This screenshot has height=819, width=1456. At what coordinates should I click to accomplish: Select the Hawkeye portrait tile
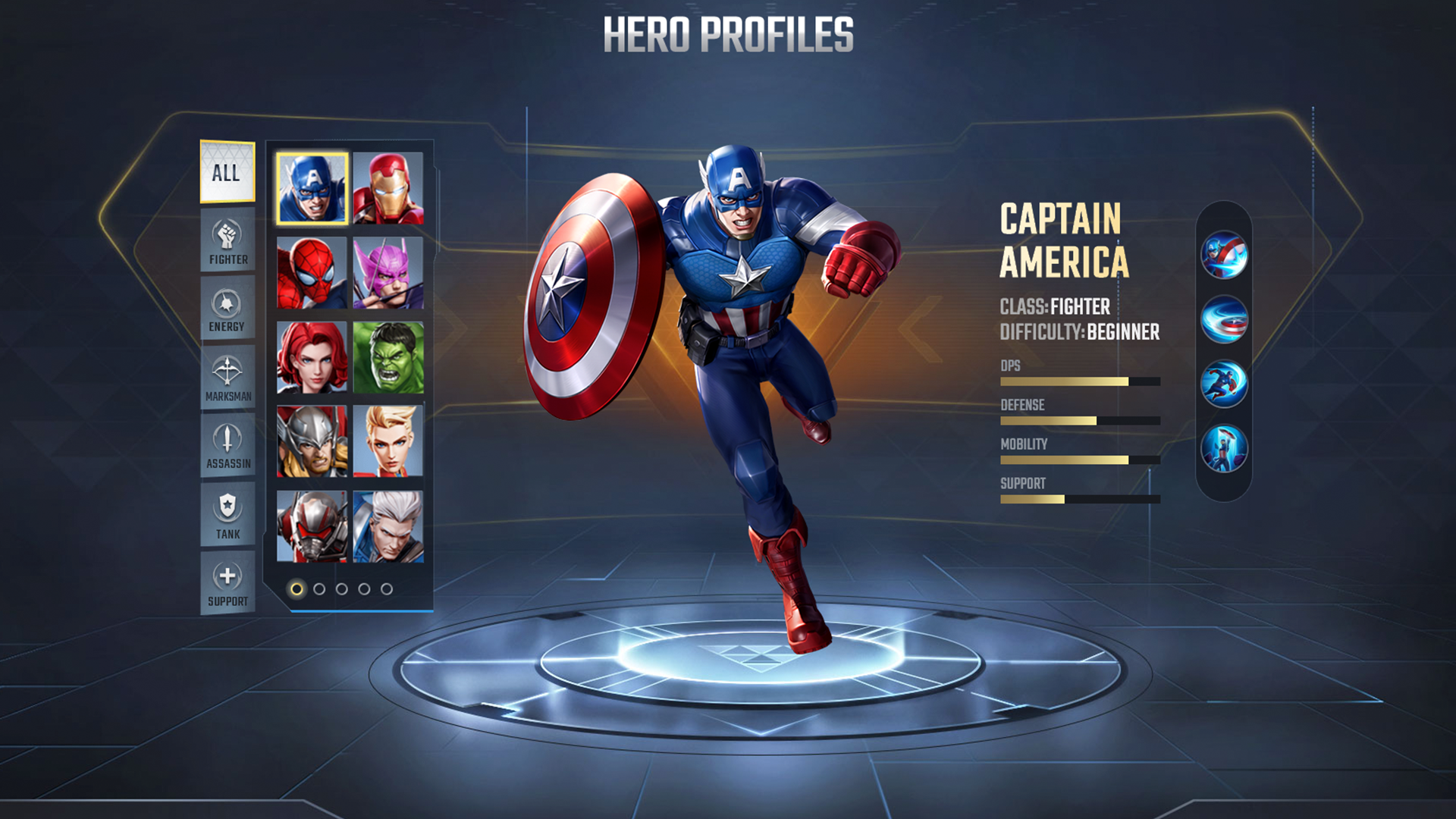point(388,273)
